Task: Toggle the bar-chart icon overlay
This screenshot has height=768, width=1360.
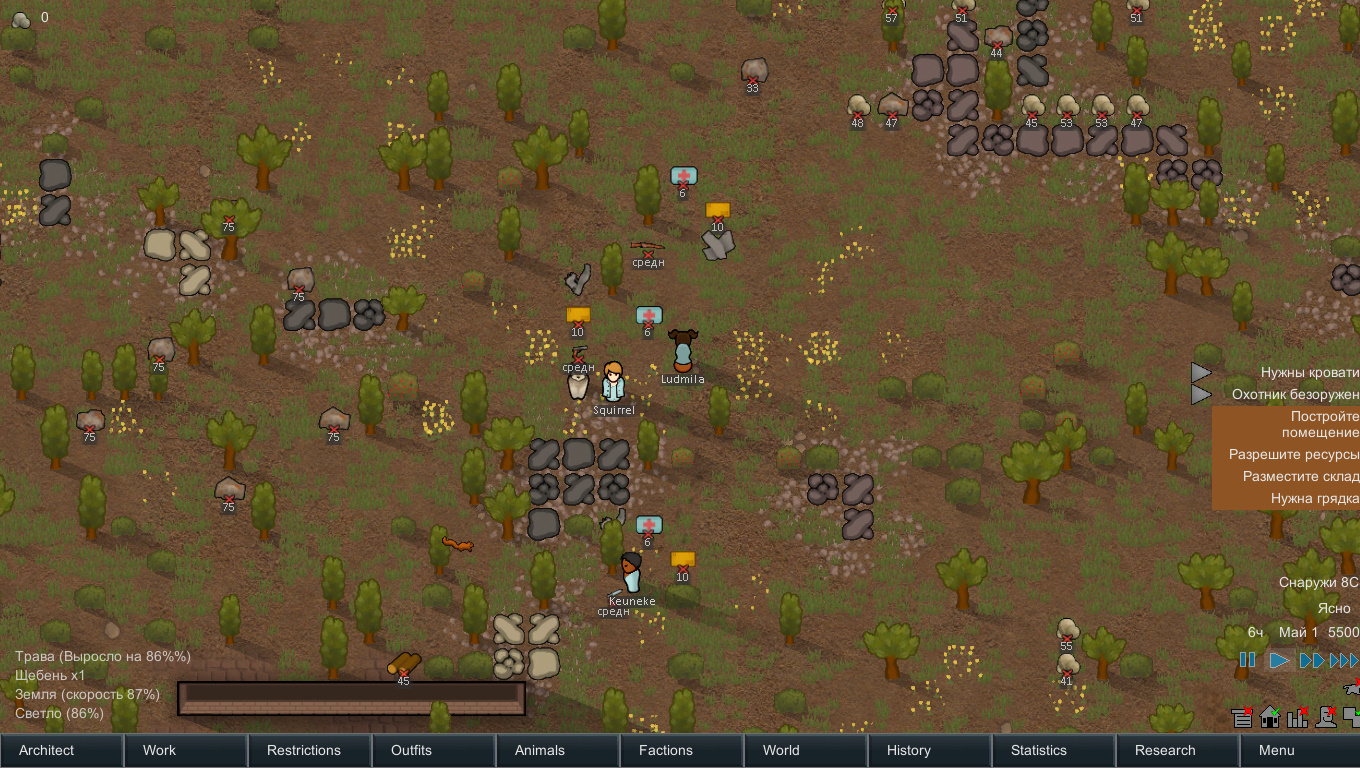Action: pos(1298,717)
